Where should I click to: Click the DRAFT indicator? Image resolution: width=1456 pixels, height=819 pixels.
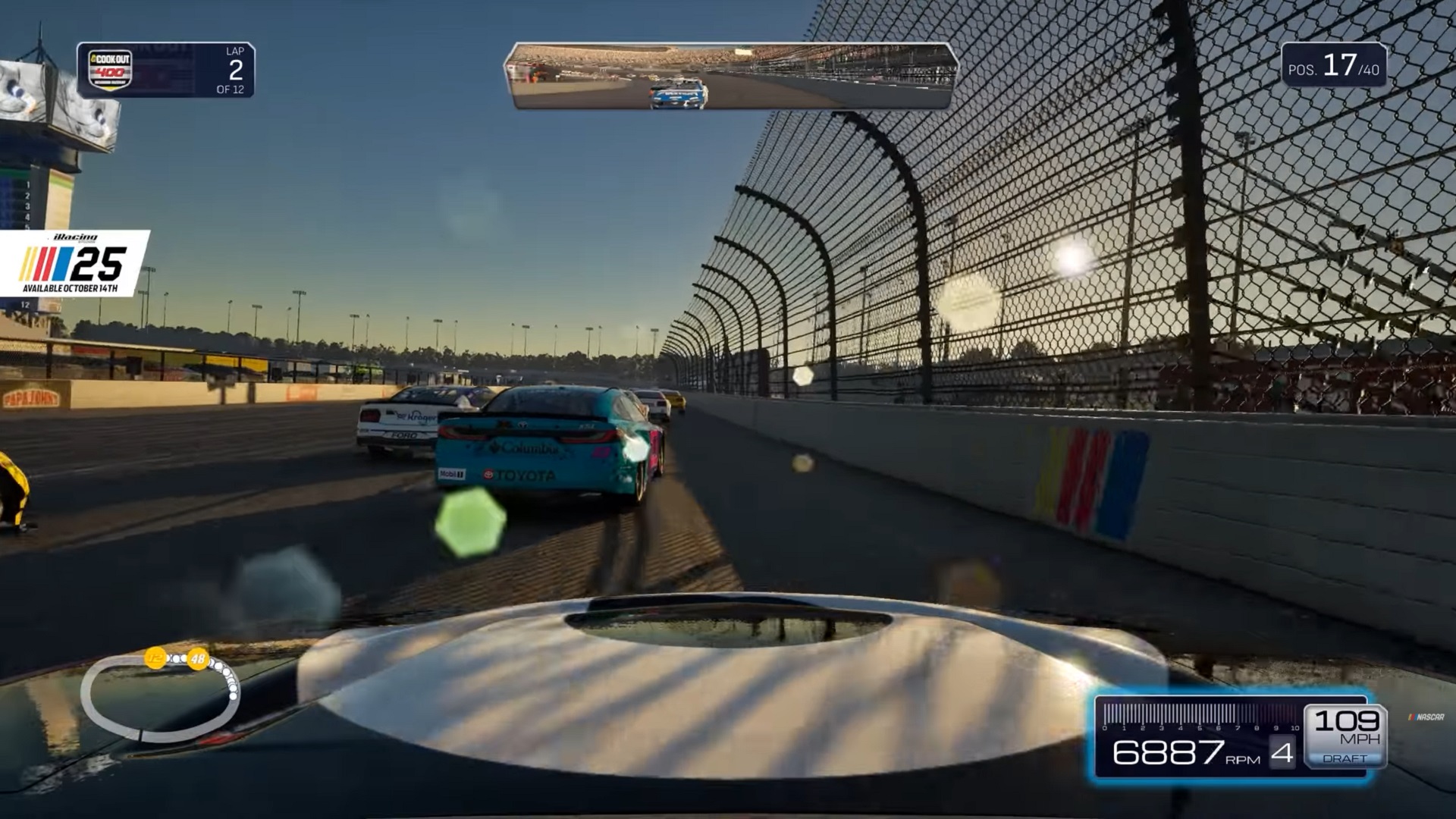1345,758
